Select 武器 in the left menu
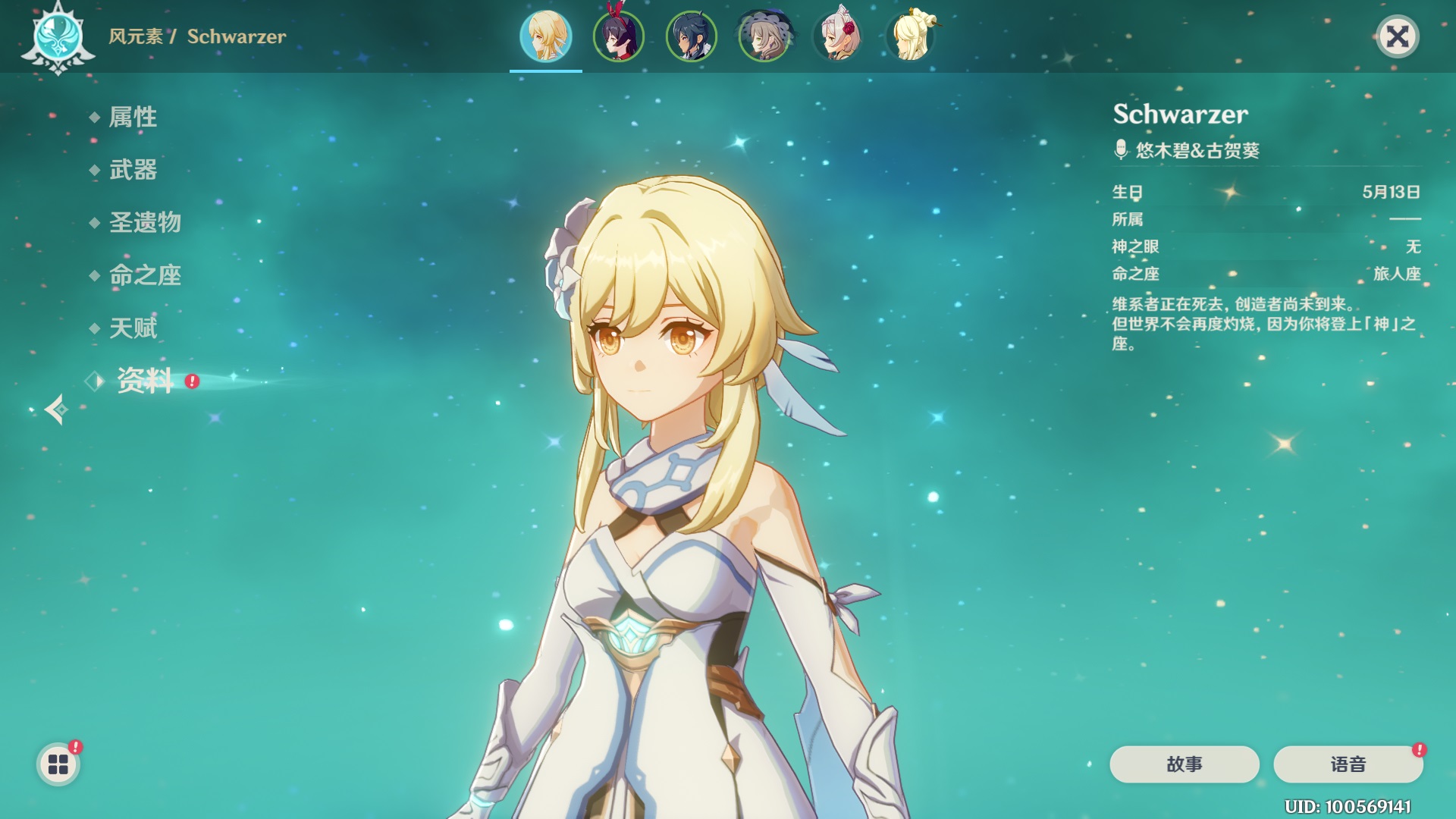The width and height of the screenshot is (1456, 819). point(133,170)
